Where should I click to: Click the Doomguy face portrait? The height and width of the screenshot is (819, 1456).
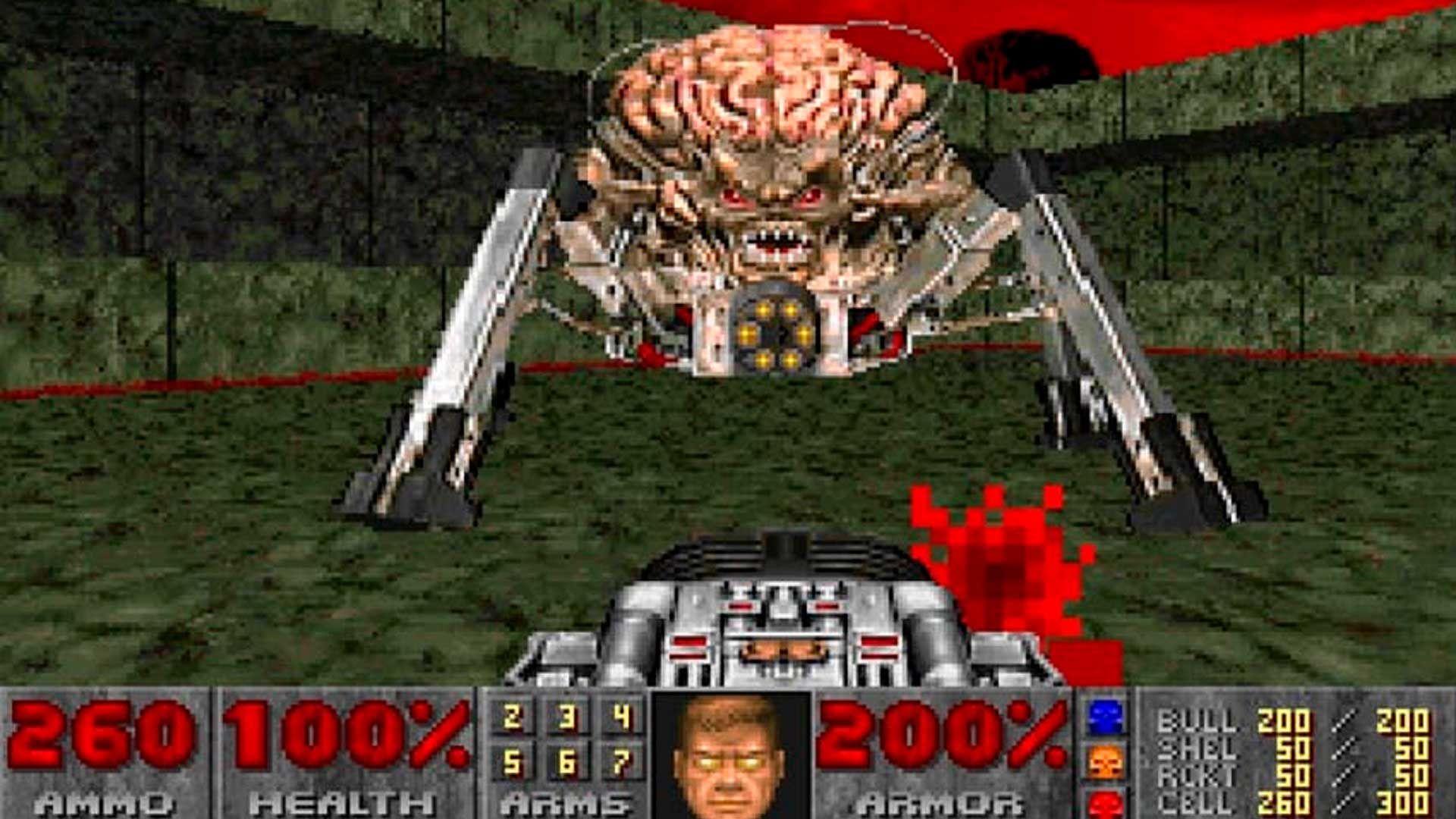[x=728, y=758]
